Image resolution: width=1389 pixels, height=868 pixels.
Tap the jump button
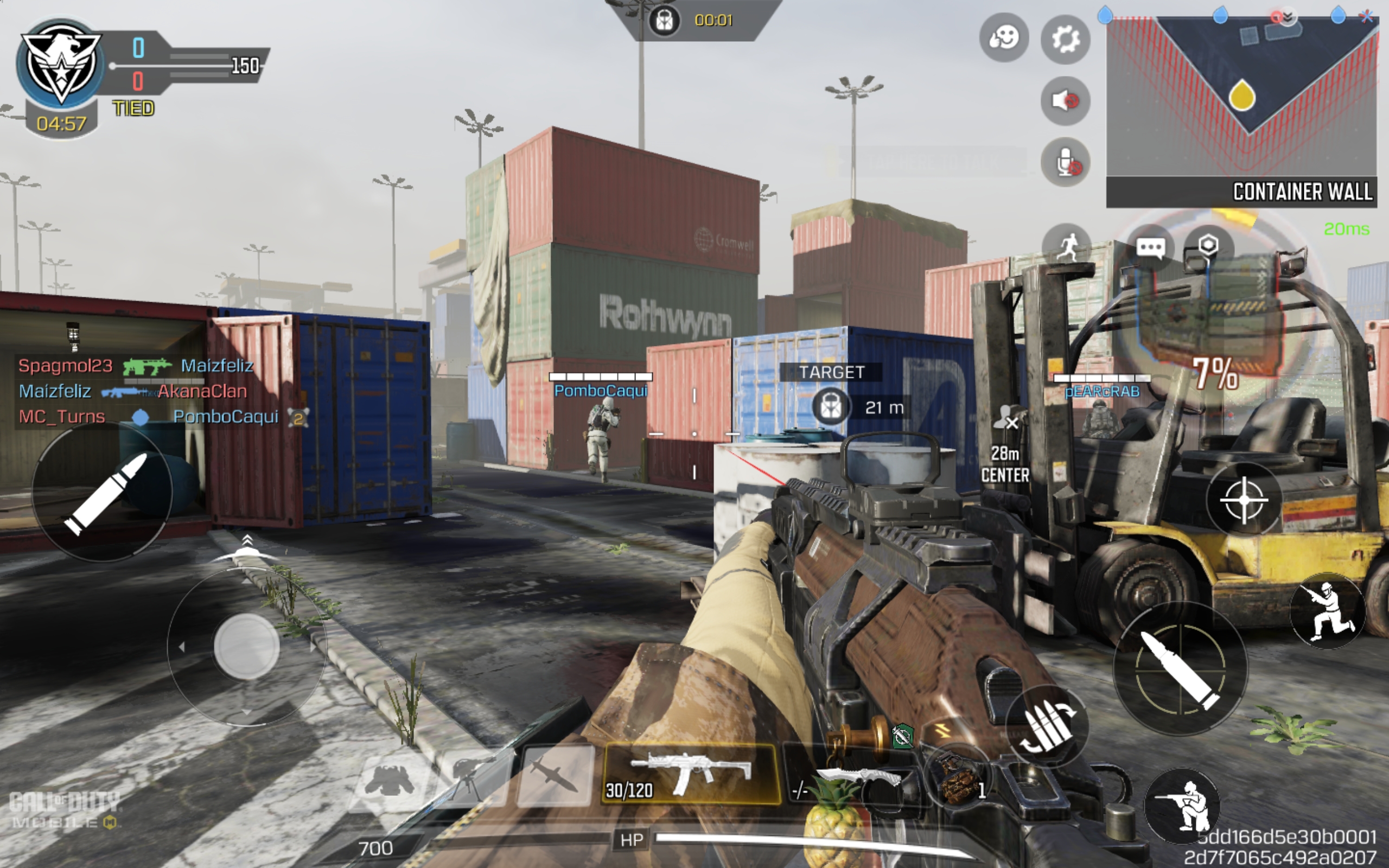[x=1326, y=611]
